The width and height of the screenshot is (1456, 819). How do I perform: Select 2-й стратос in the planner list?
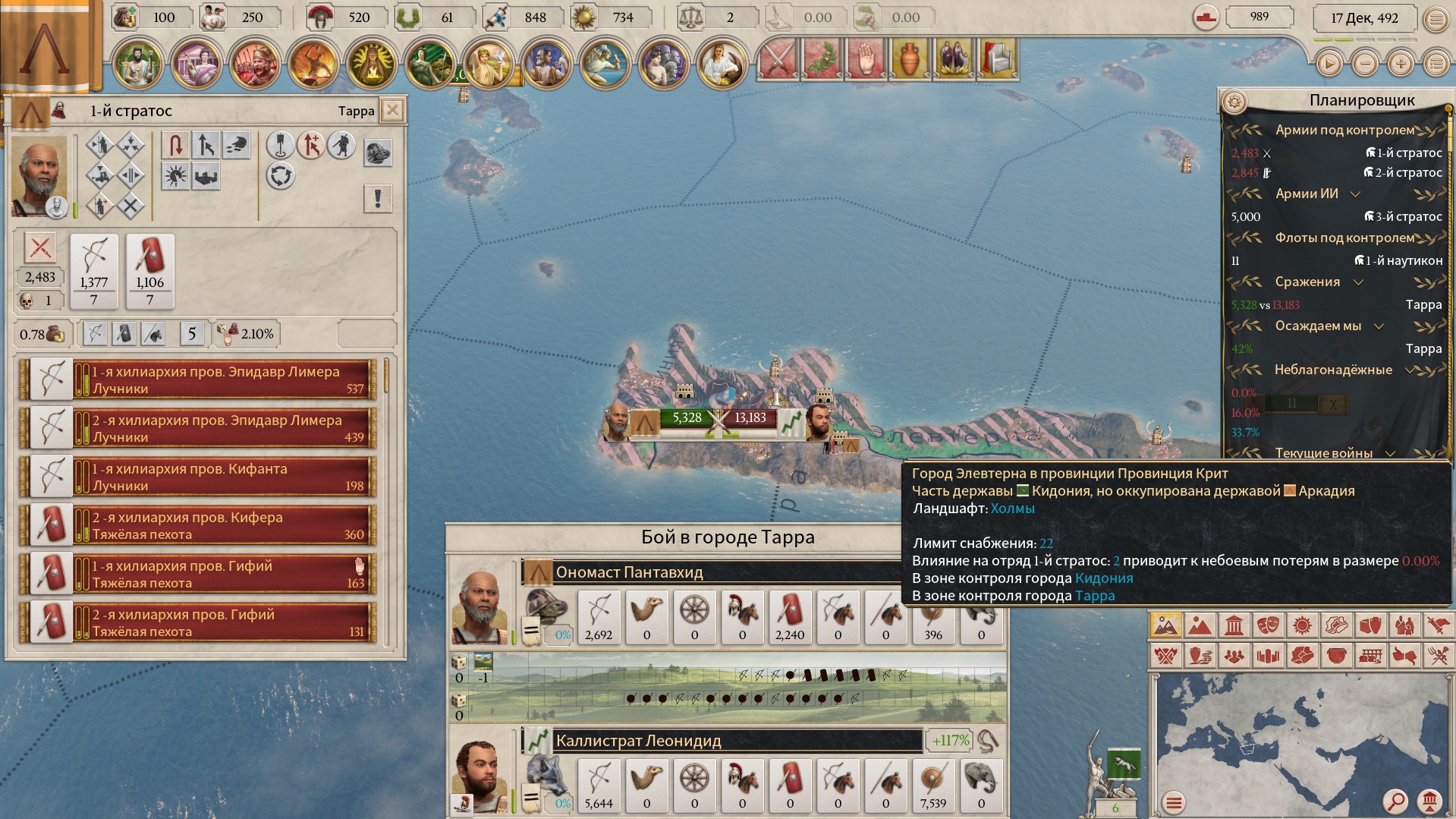pos(1404,172)
